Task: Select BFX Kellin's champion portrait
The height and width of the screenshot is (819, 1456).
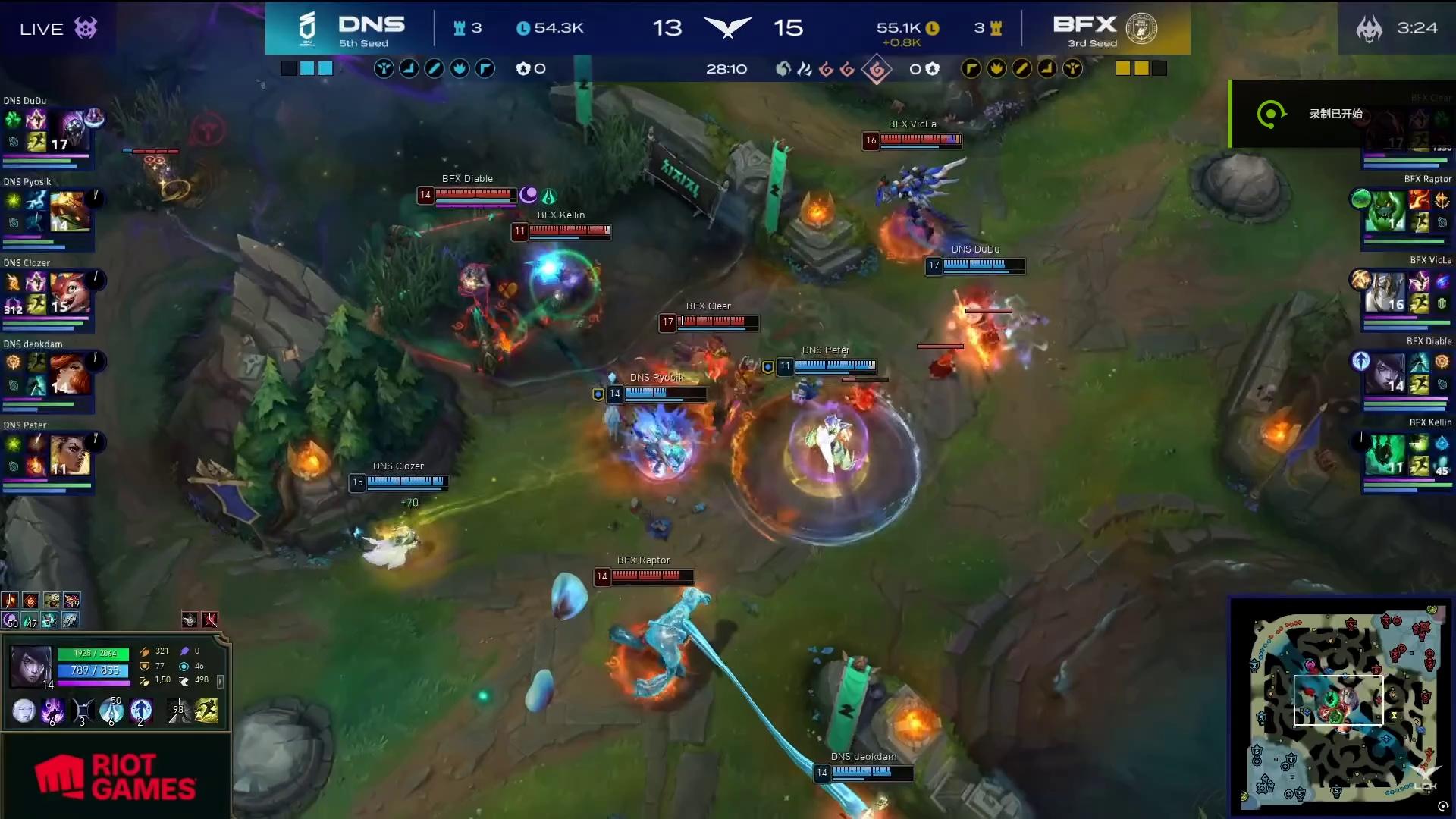Action: (1385, 455)
